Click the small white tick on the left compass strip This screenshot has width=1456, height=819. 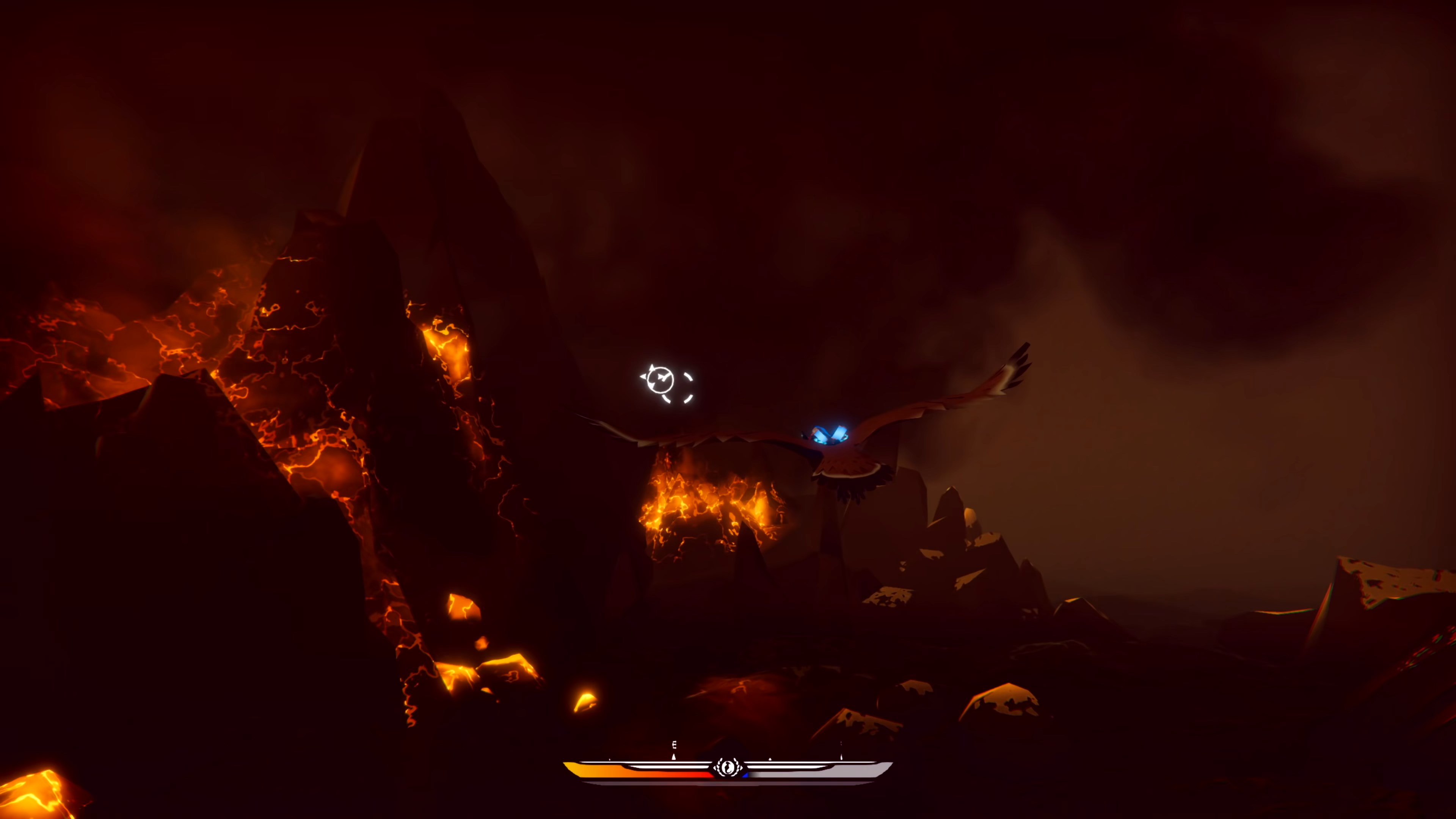point(610,759)
